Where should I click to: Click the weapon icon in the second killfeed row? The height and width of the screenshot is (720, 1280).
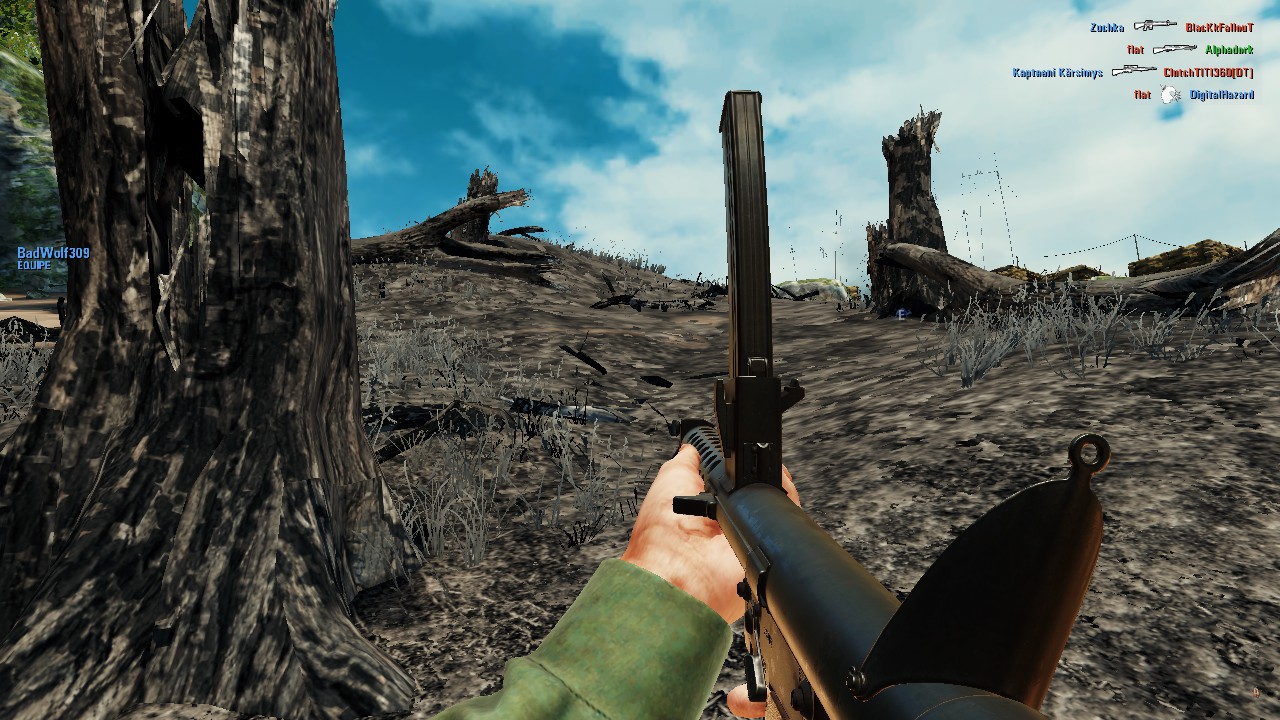[1175, 49]
